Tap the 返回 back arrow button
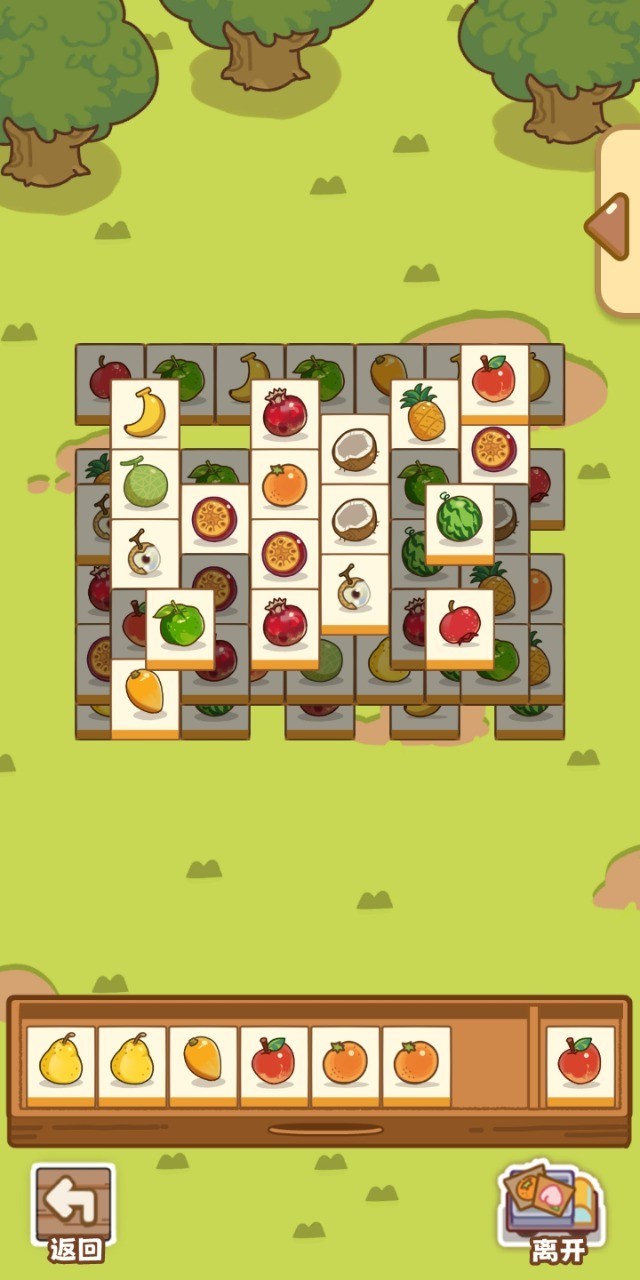Screen dimensions: 640x1280 74,1210
